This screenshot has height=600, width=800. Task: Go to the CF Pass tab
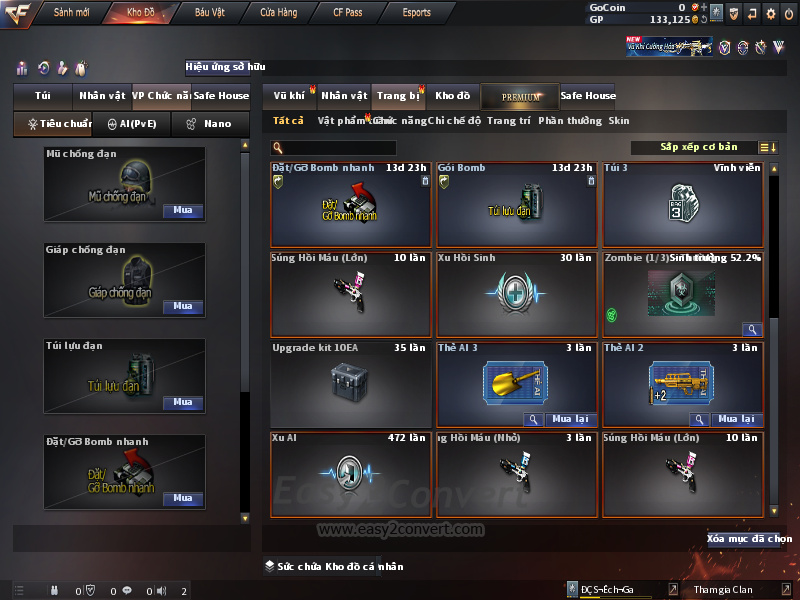349,13
